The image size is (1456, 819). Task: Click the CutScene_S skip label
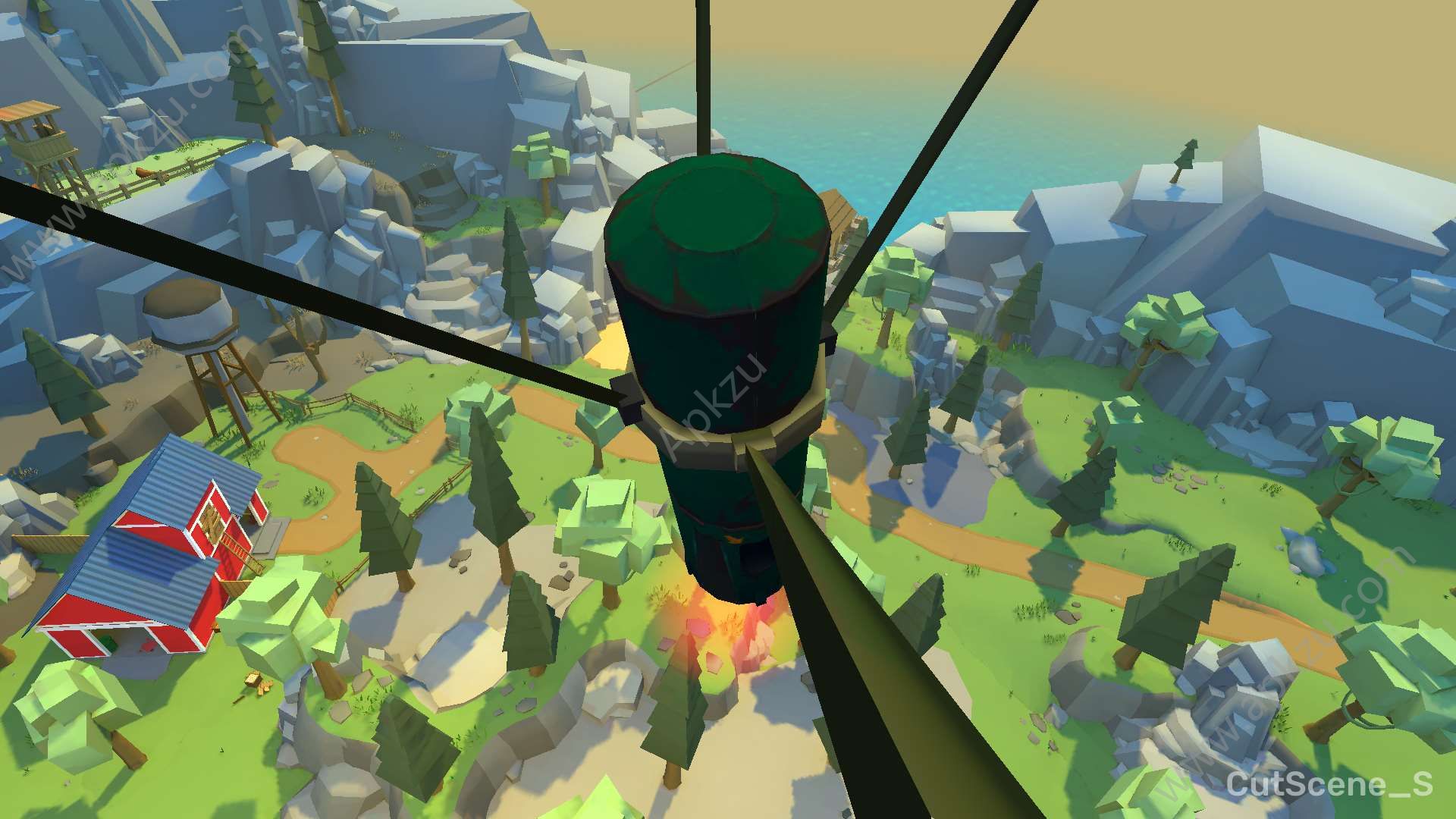(x=1329, y=783)
